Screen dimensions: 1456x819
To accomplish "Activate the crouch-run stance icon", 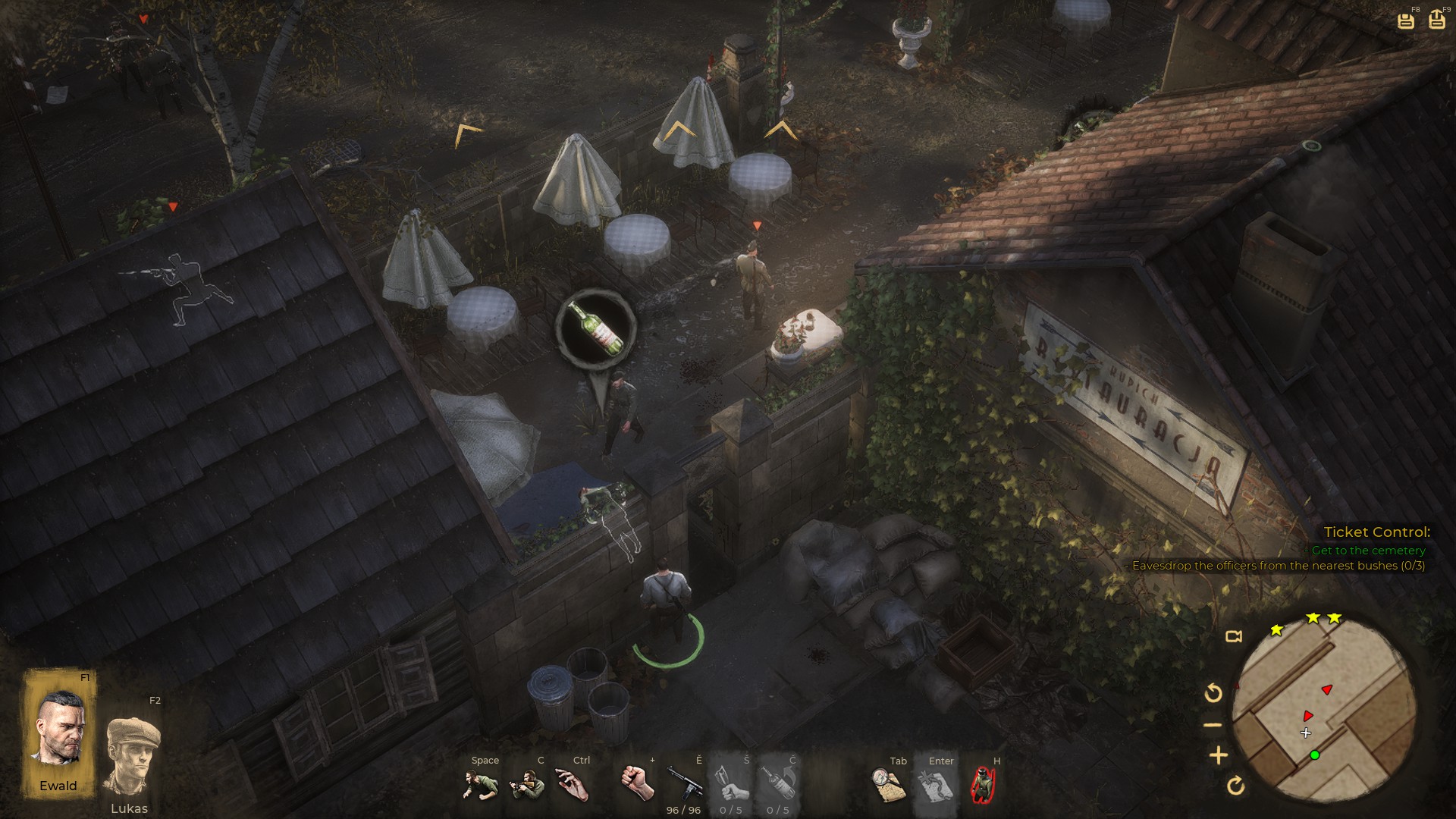I will [x=481, y=785].
